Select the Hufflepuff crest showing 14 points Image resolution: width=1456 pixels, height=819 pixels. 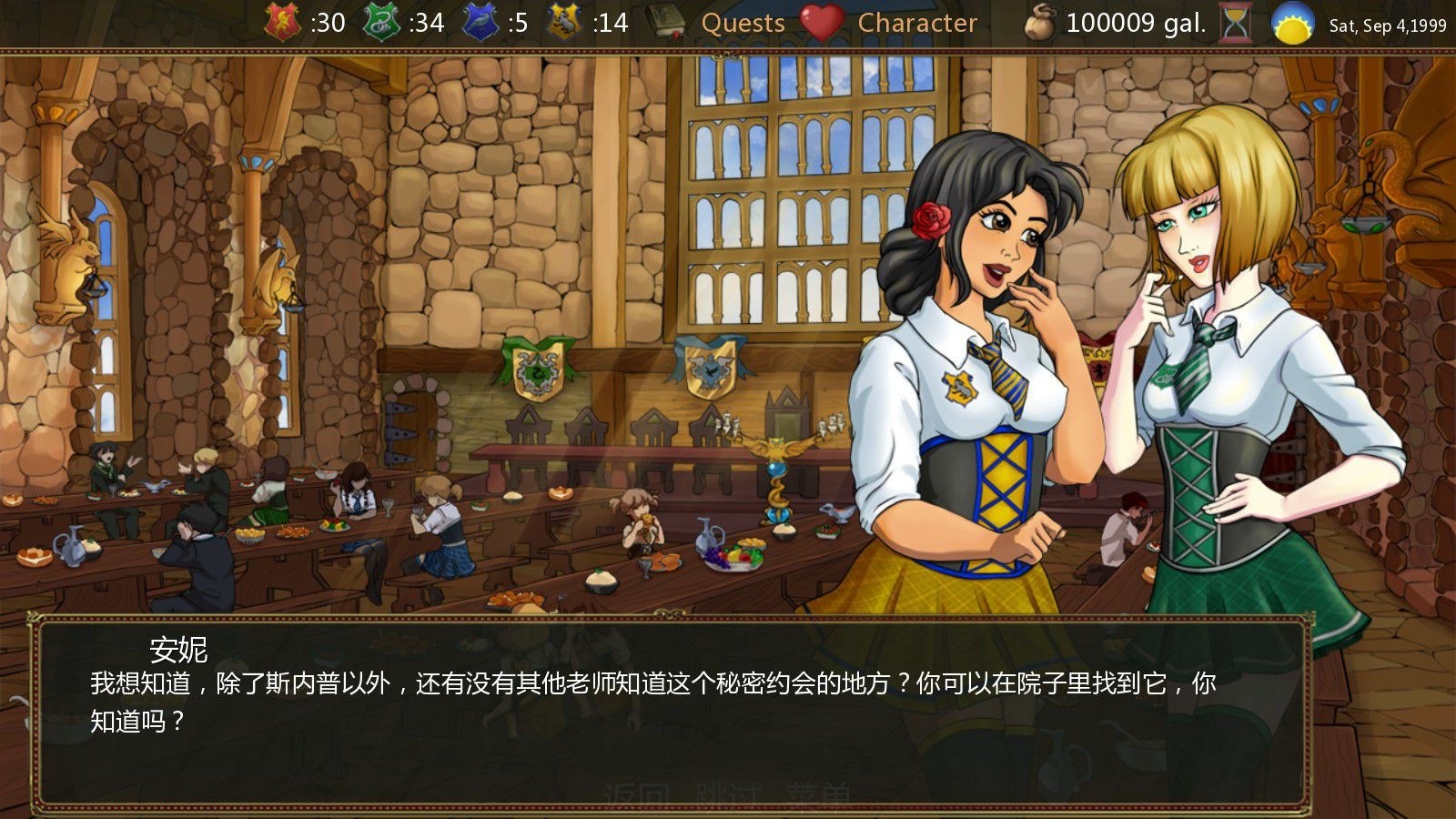point(566,22)
